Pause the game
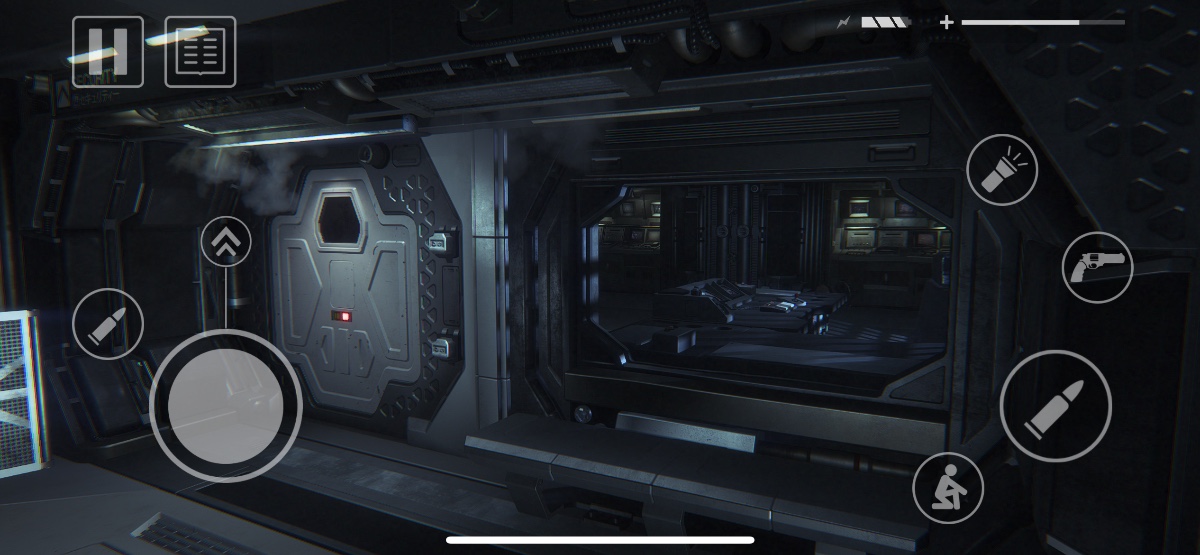 (108, 52)
